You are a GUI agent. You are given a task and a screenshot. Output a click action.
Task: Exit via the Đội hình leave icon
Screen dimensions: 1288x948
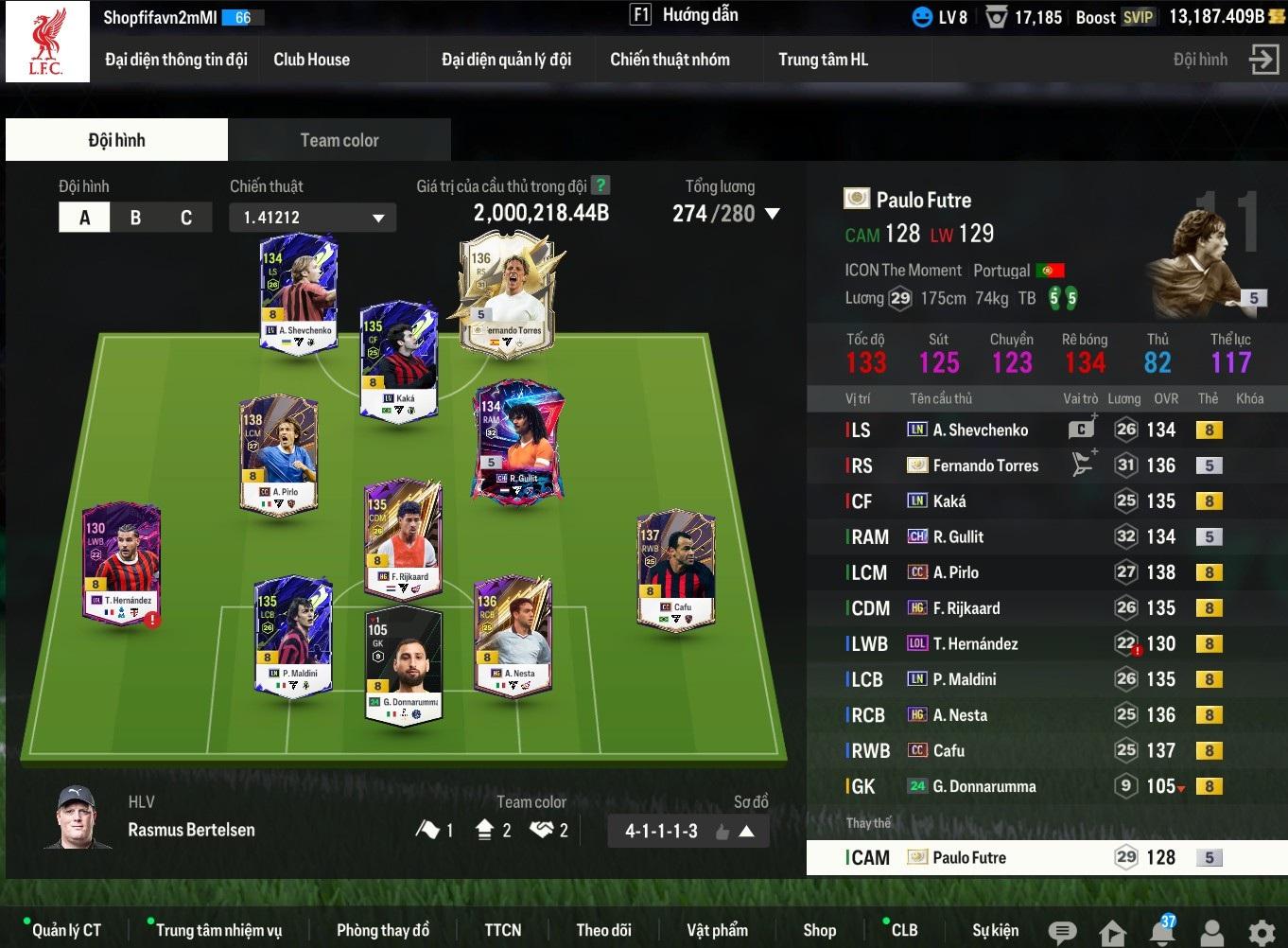(1263, 60)
